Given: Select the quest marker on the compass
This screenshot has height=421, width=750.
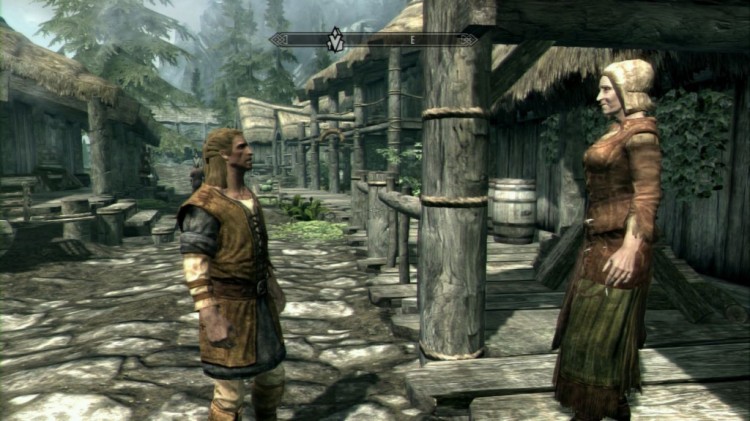Looking at the screenshot, I should pyautogui.click(x=336, y=40).
